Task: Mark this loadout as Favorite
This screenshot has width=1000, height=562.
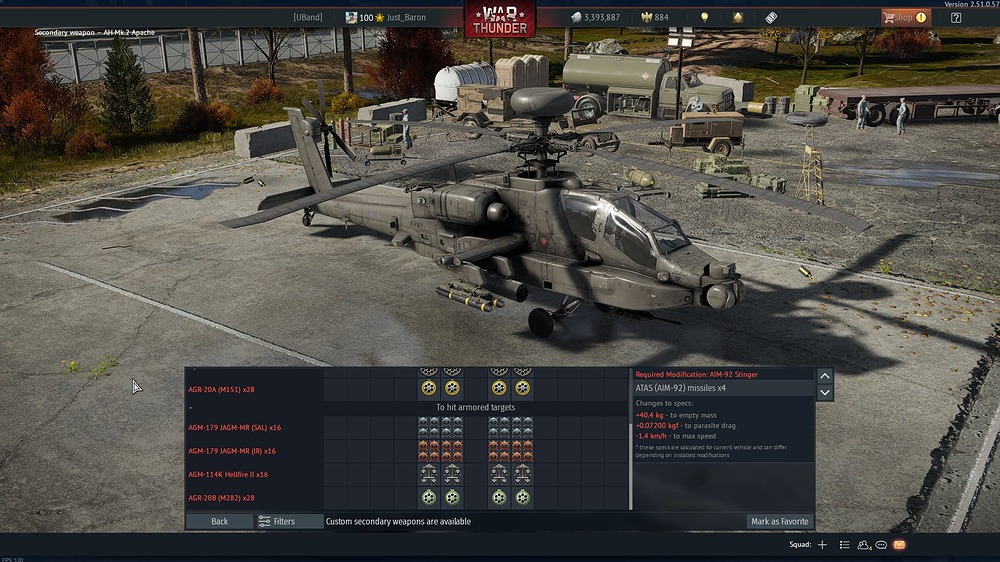Action: point(780,521)
